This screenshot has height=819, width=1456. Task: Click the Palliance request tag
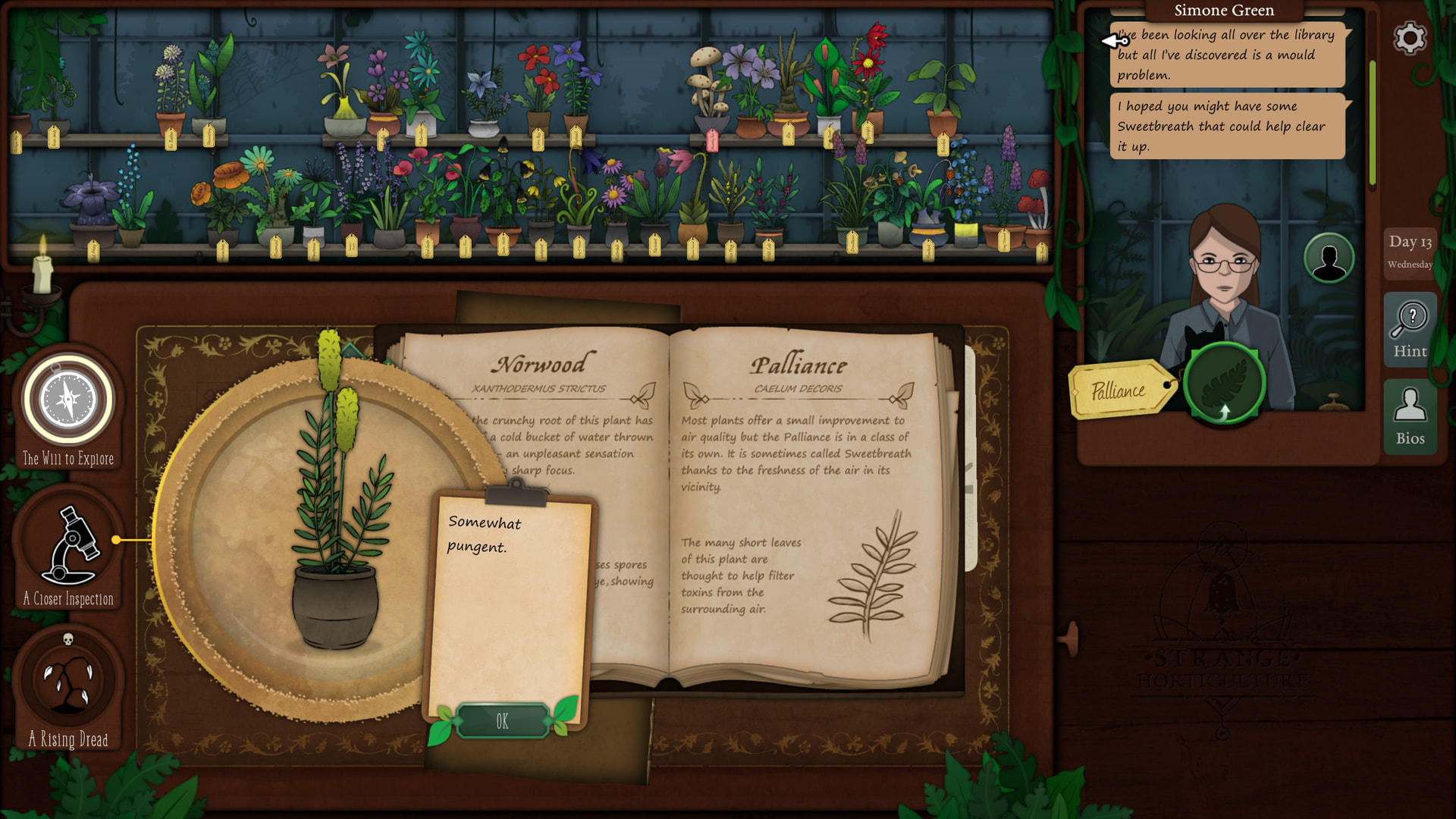[1119, 391]
